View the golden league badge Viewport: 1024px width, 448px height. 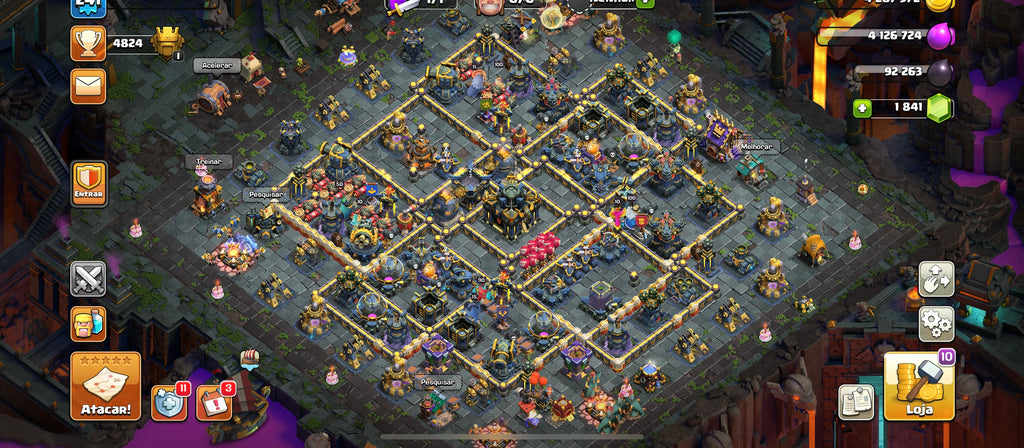[x=168, y=43]
